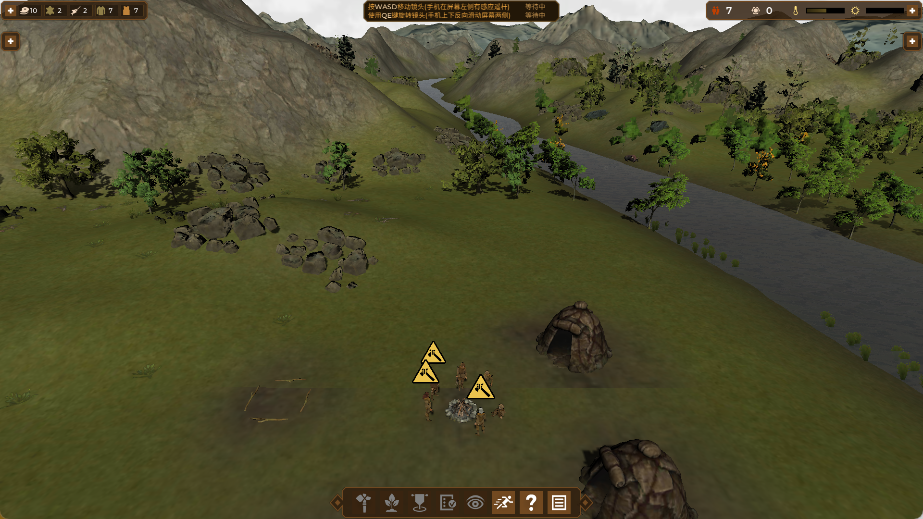Open the trophy goblet icon in the toolbar
923x519 pixels.
[x=420, y=502]
